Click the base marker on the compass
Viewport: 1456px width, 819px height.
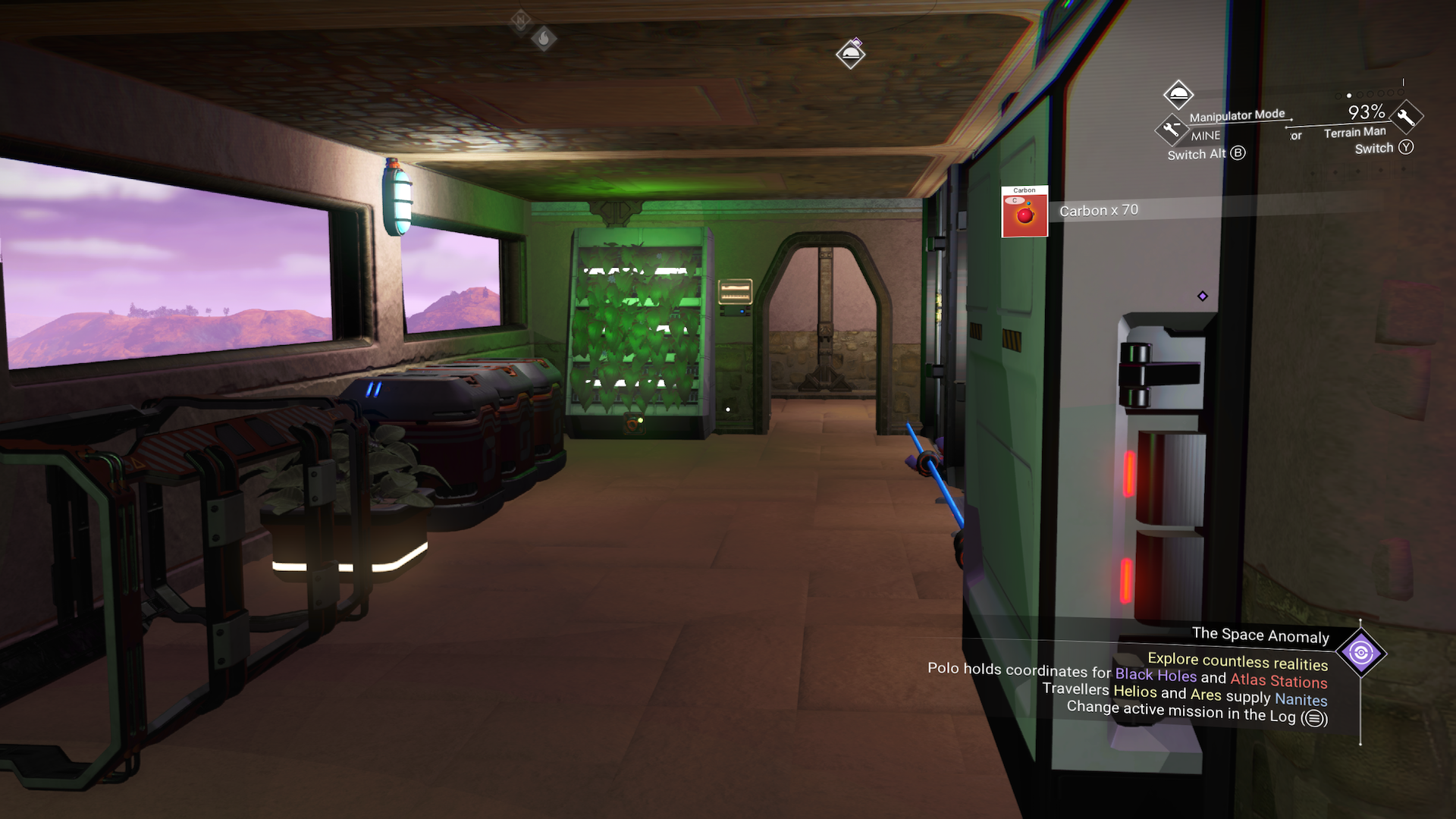click(x=850, y=54)
